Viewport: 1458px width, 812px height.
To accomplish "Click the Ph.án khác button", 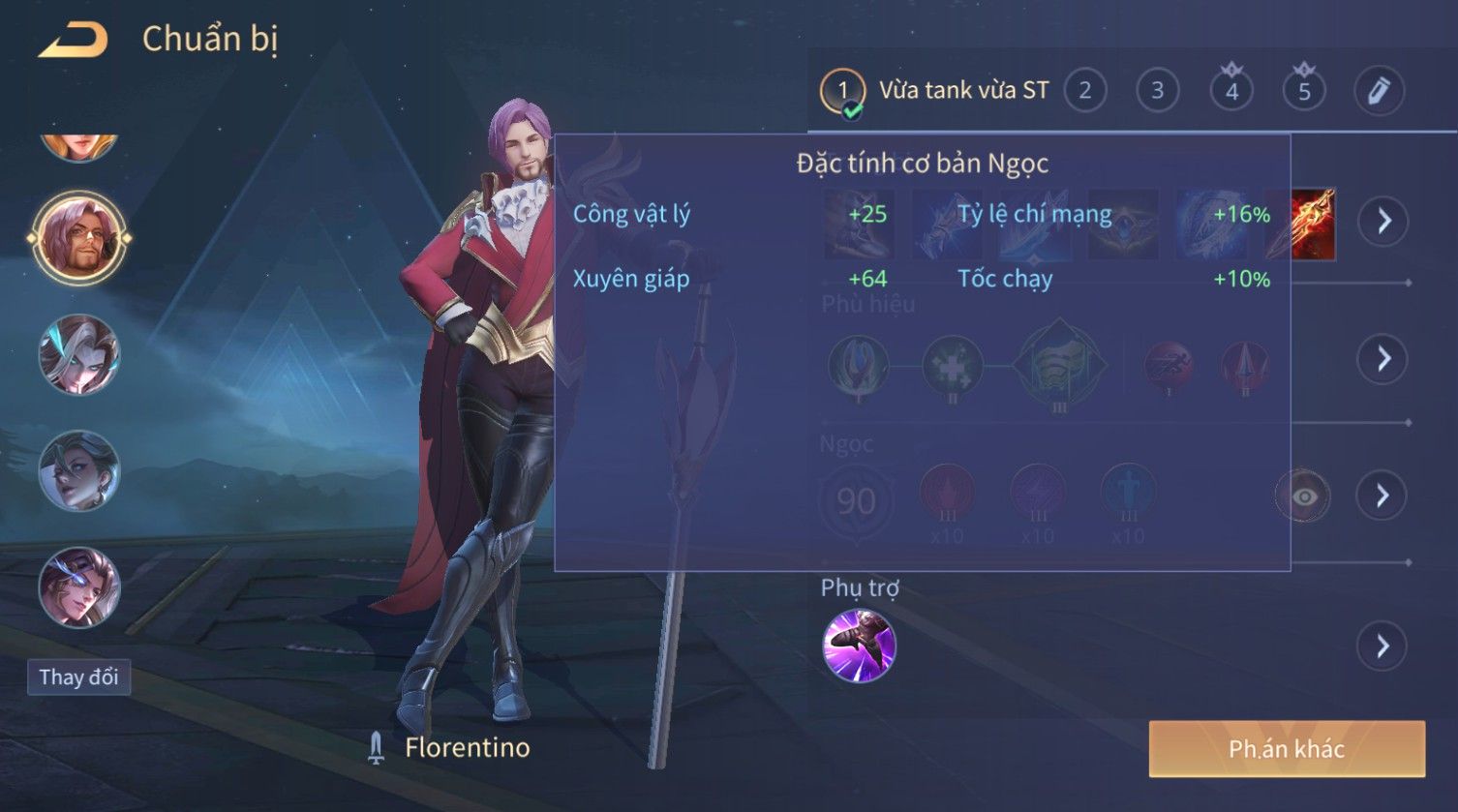I will (x=1287, y=748).
